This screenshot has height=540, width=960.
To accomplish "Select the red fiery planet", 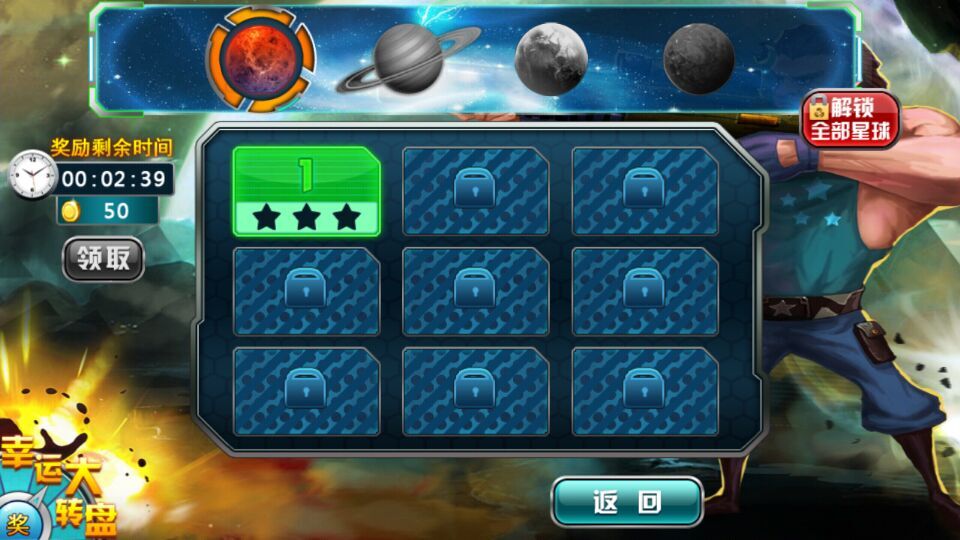I will point(260,59).
